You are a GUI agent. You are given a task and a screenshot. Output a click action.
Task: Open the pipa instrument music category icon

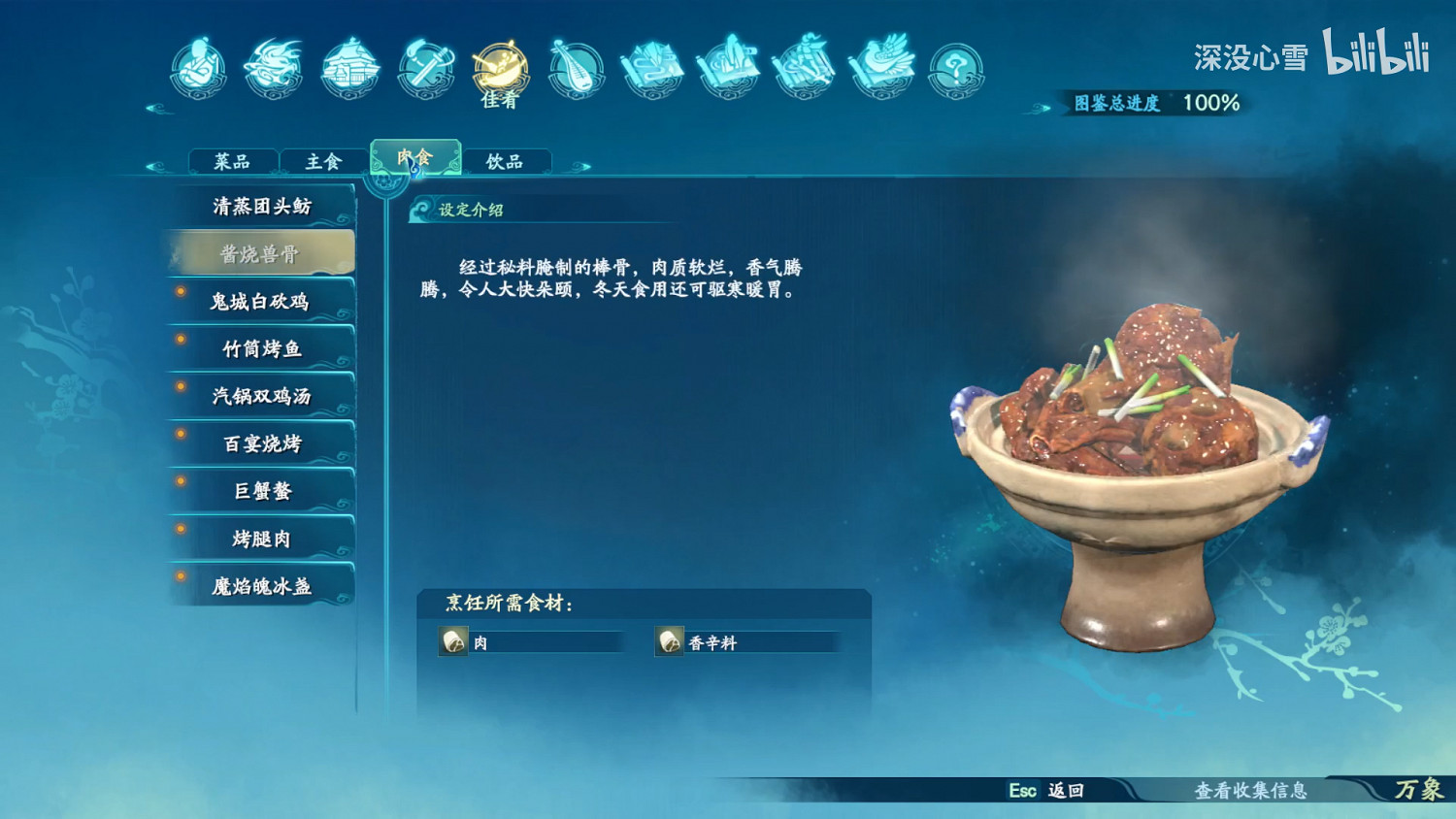point(577,68)
